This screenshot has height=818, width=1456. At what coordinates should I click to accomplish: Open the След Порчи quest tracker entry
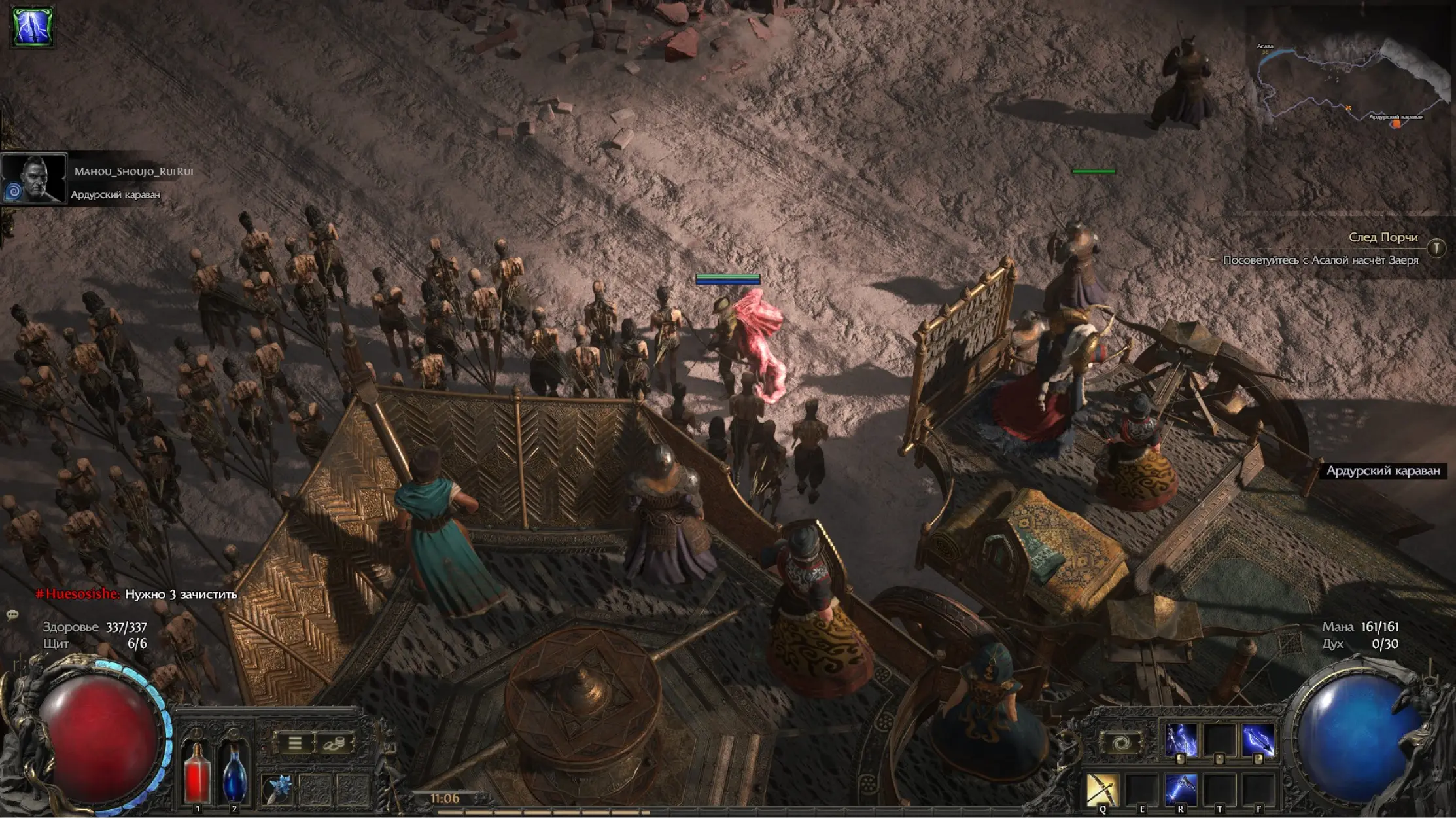click(1383, 237)
